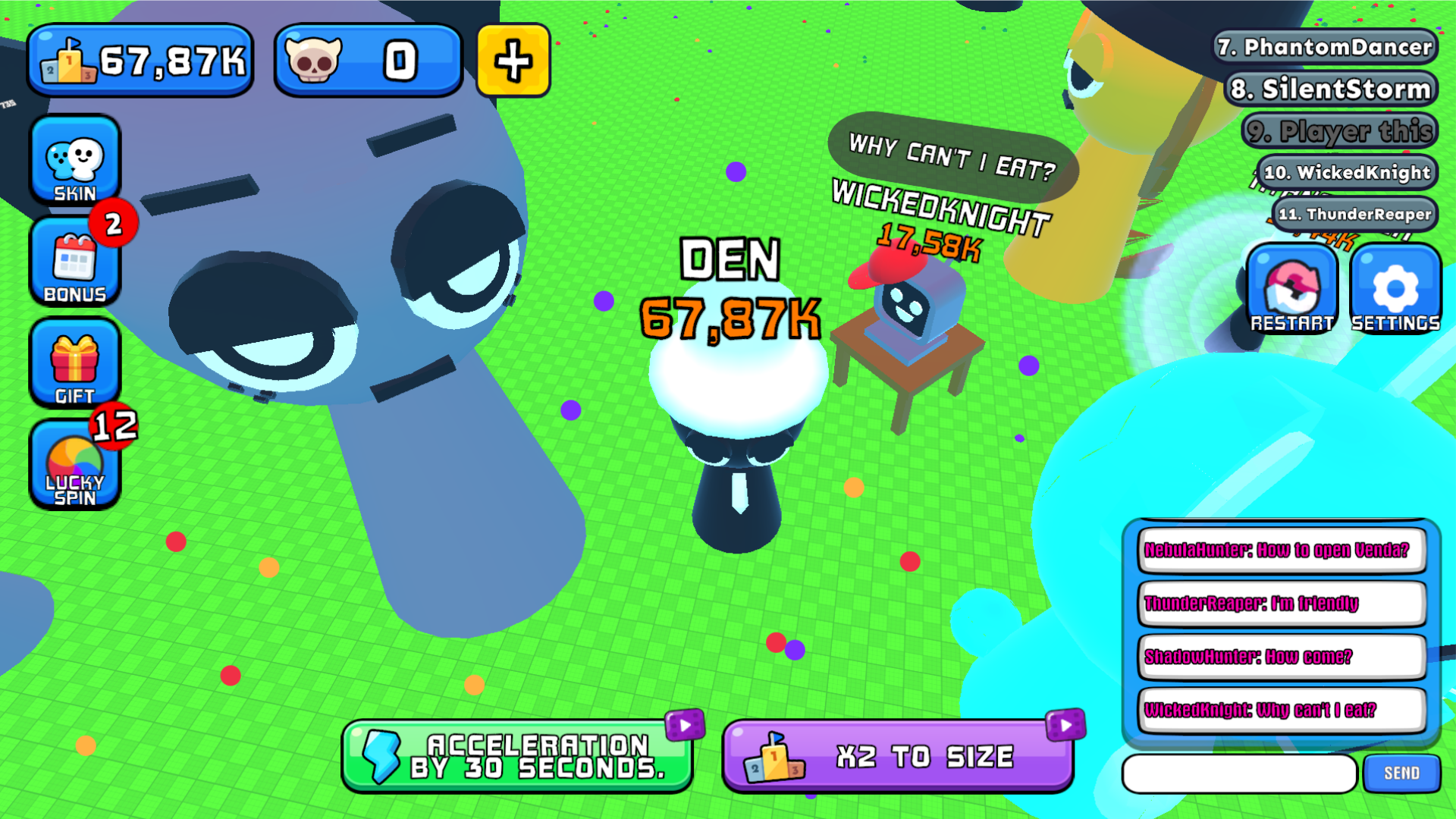Restart the current game
Viewport: 1456px width, 819px height.
[1292, 288]
